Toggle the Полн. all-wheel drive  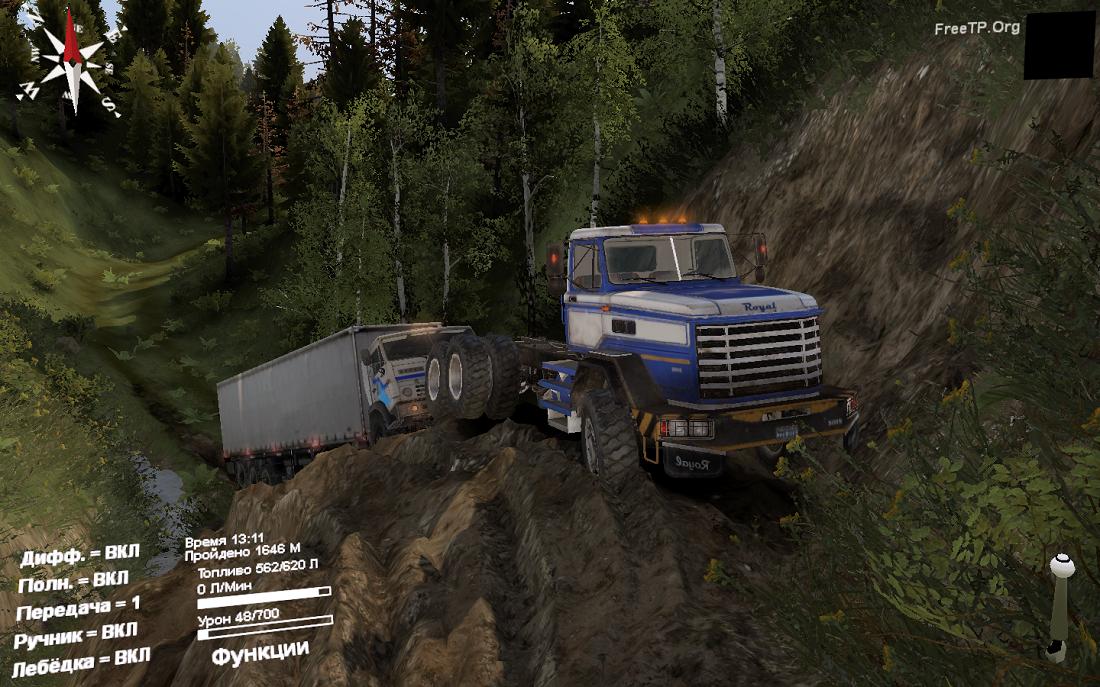[73, 580]
